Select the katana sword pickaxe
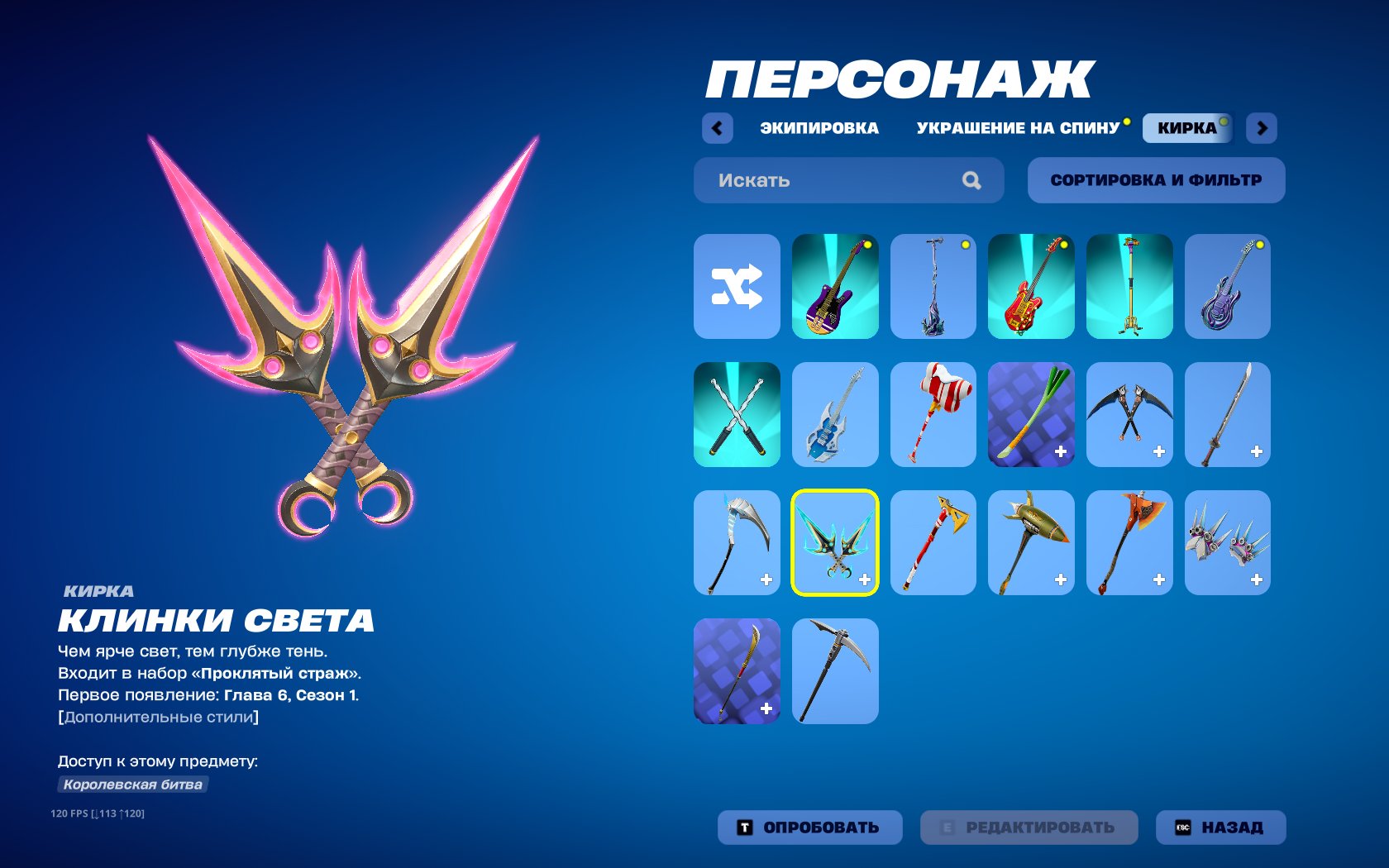 (x=1227, y=413)
